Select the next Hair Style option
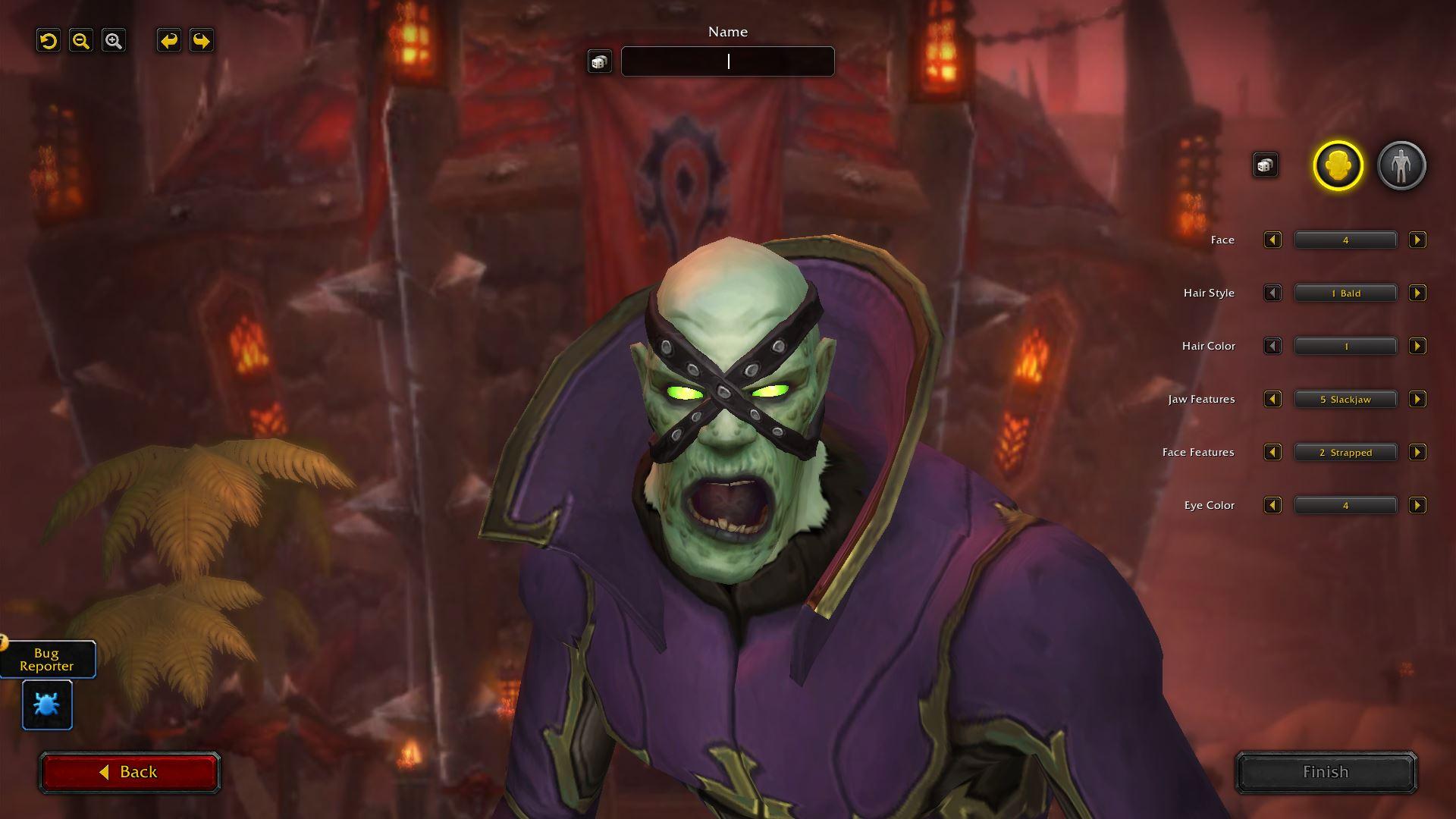 pyautogui.click(x=1417, y=293)
